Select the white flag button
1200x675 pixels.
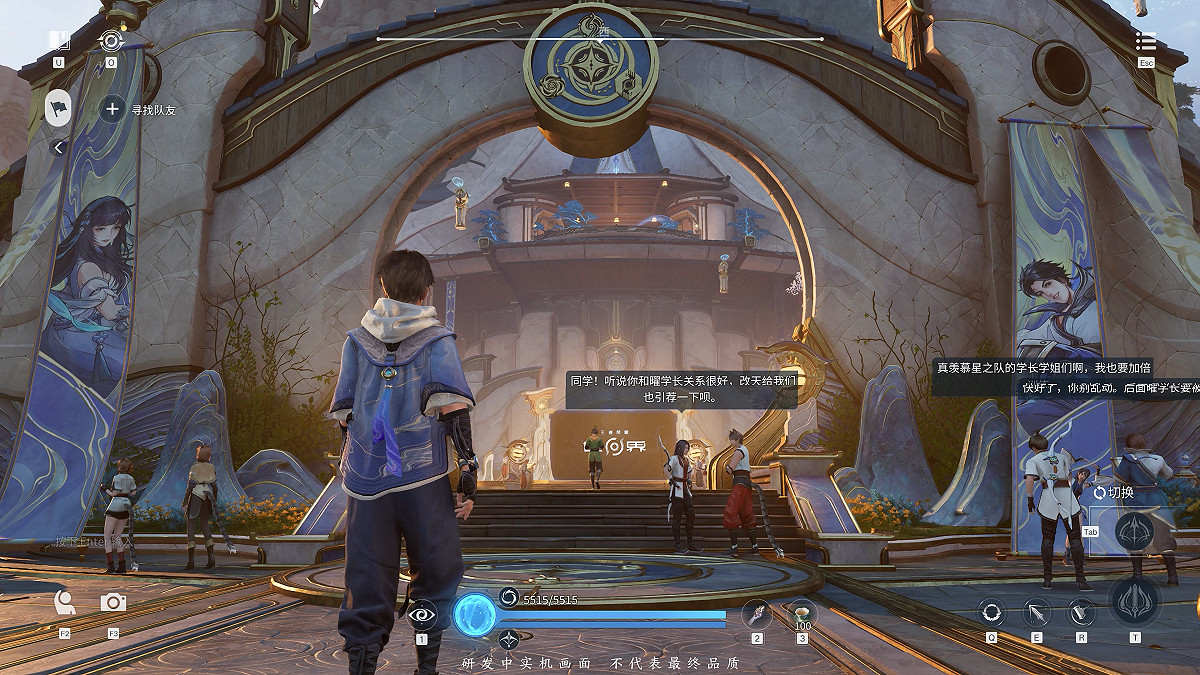[59, 108]
